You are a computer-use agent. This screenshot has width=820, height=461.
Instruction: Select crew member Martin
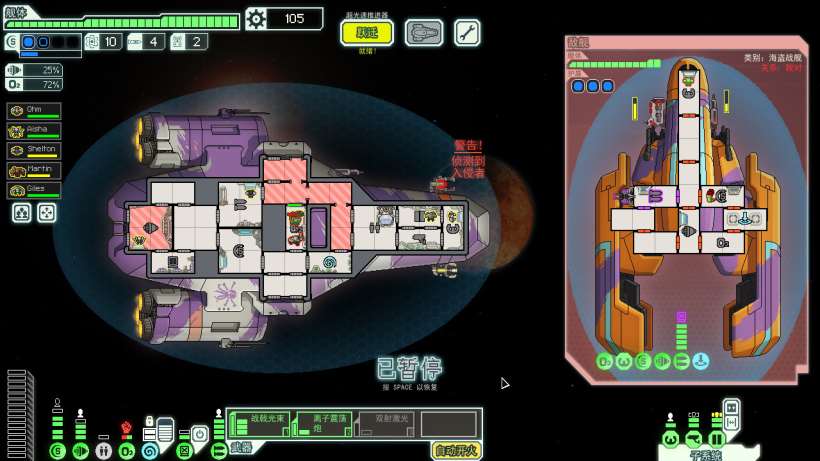point(34,171)
